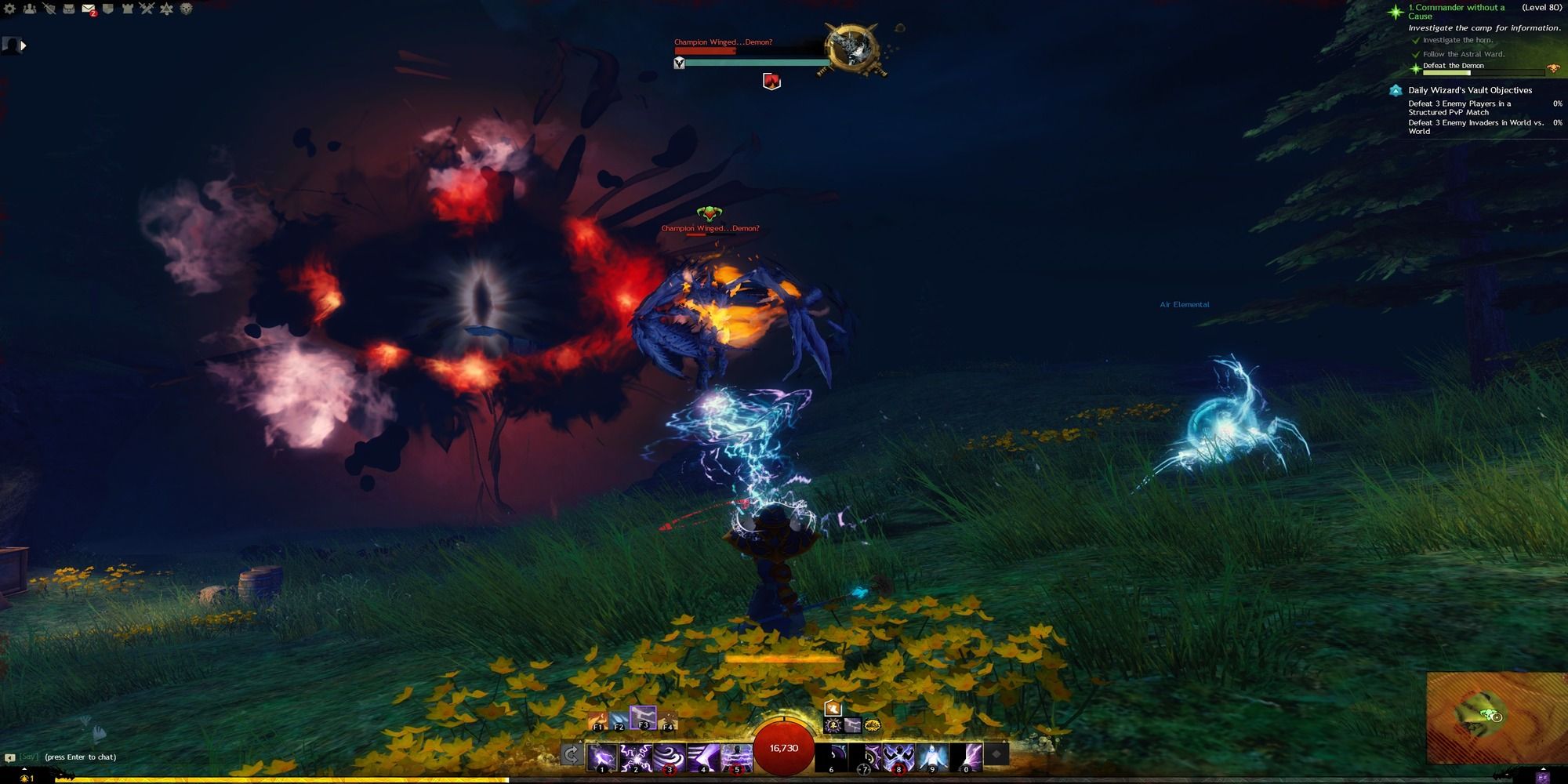1568x784 pixels.
Task: Toggle autoattack on skill slot 1
Action: click(x=602, y=757)
